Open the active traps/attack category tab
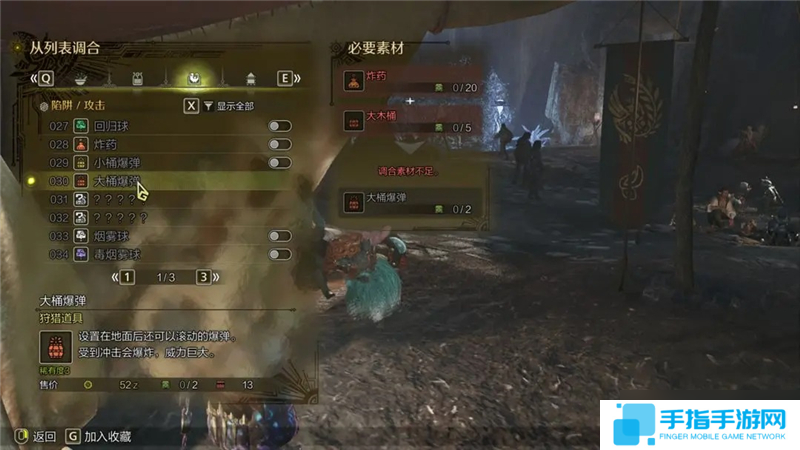 coord(191,78)
